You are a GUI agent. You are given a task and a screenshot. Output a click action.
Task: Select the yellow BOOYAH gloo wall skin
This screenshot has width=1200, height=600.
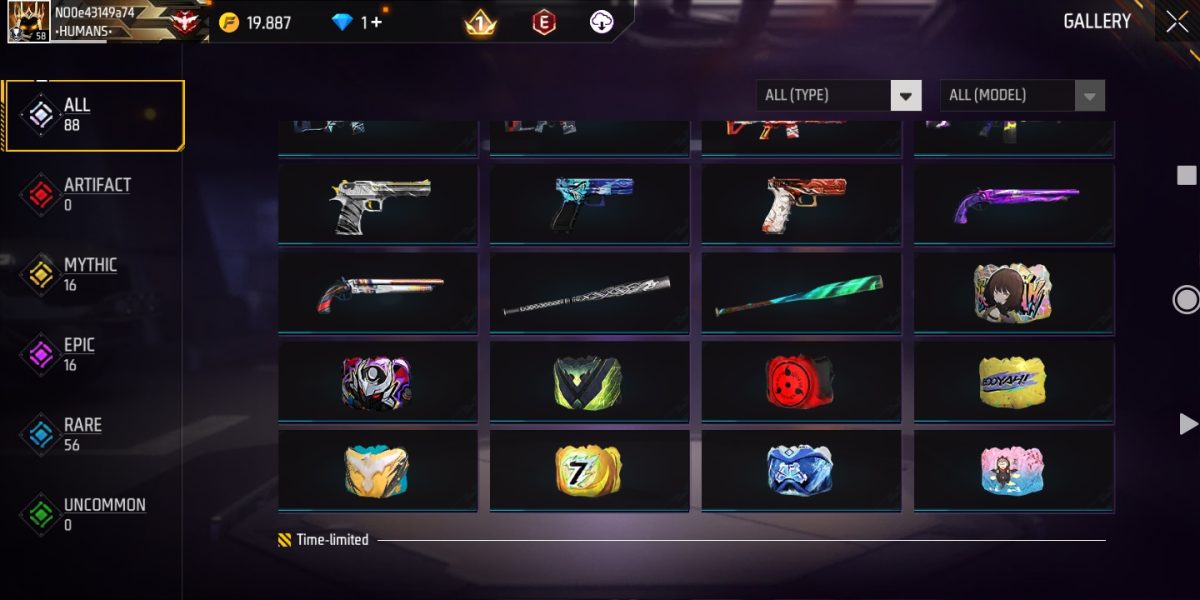click(1014, 382)
